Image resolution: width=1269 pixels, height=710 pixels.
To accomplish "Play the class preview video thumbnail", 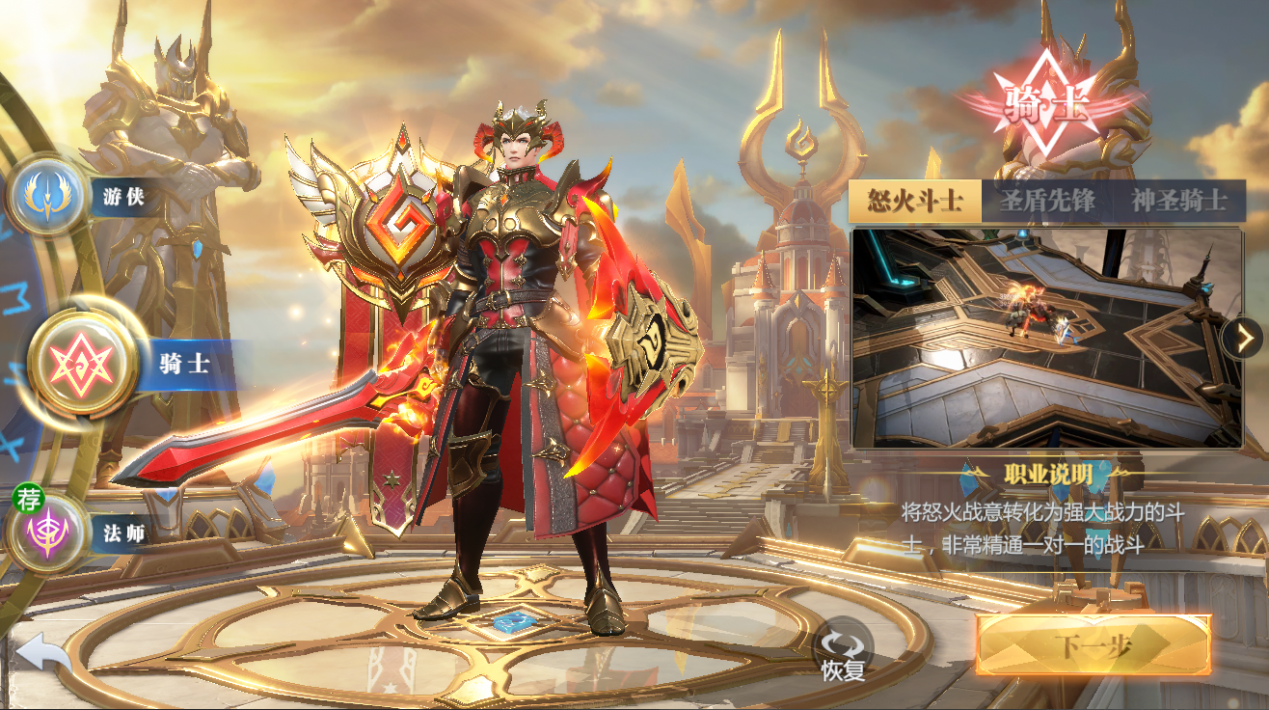I will [1046, 338].
